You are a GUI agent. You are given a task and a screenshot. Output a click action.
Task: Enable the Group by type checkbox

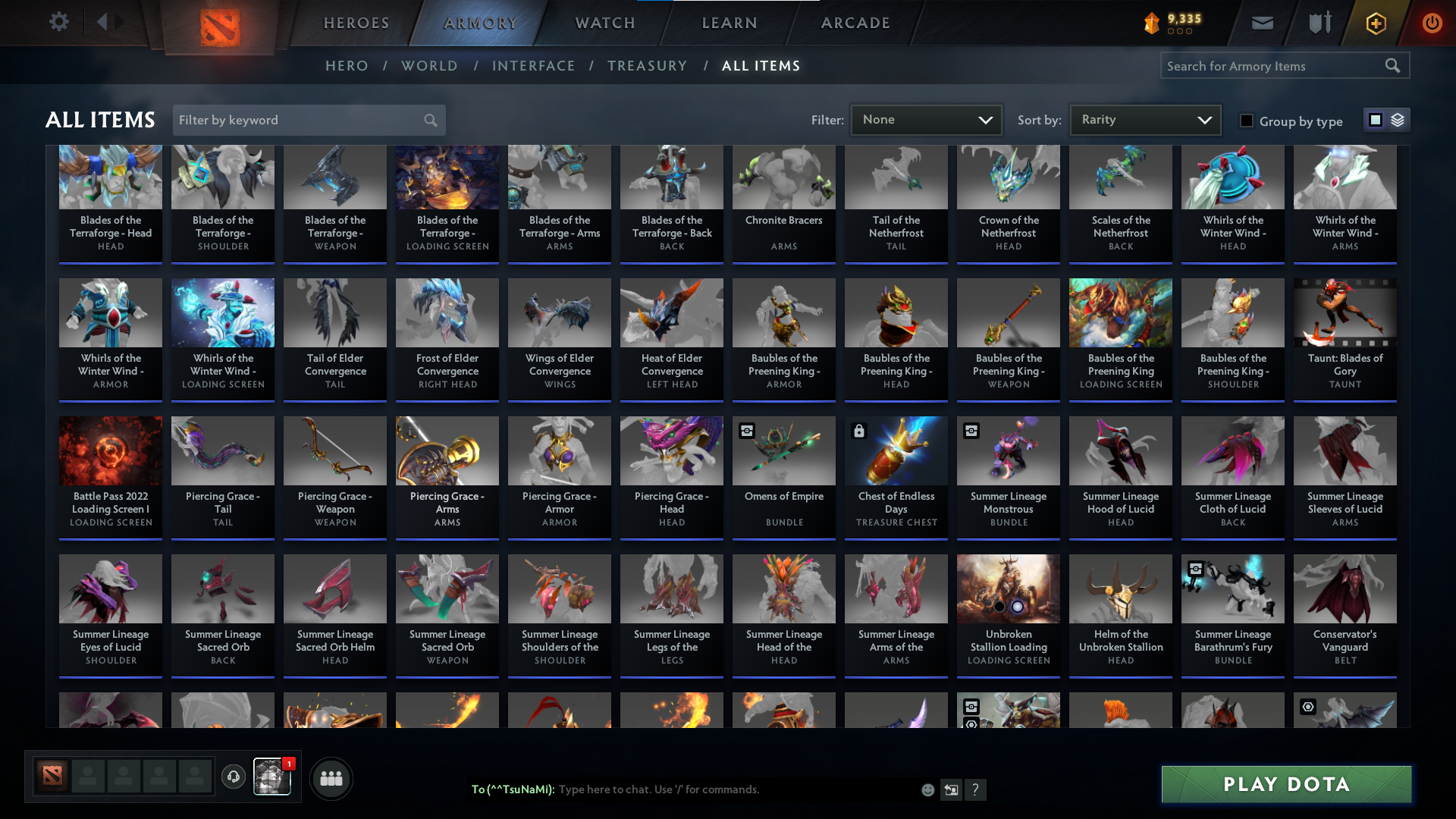(x=1247, y=121)
